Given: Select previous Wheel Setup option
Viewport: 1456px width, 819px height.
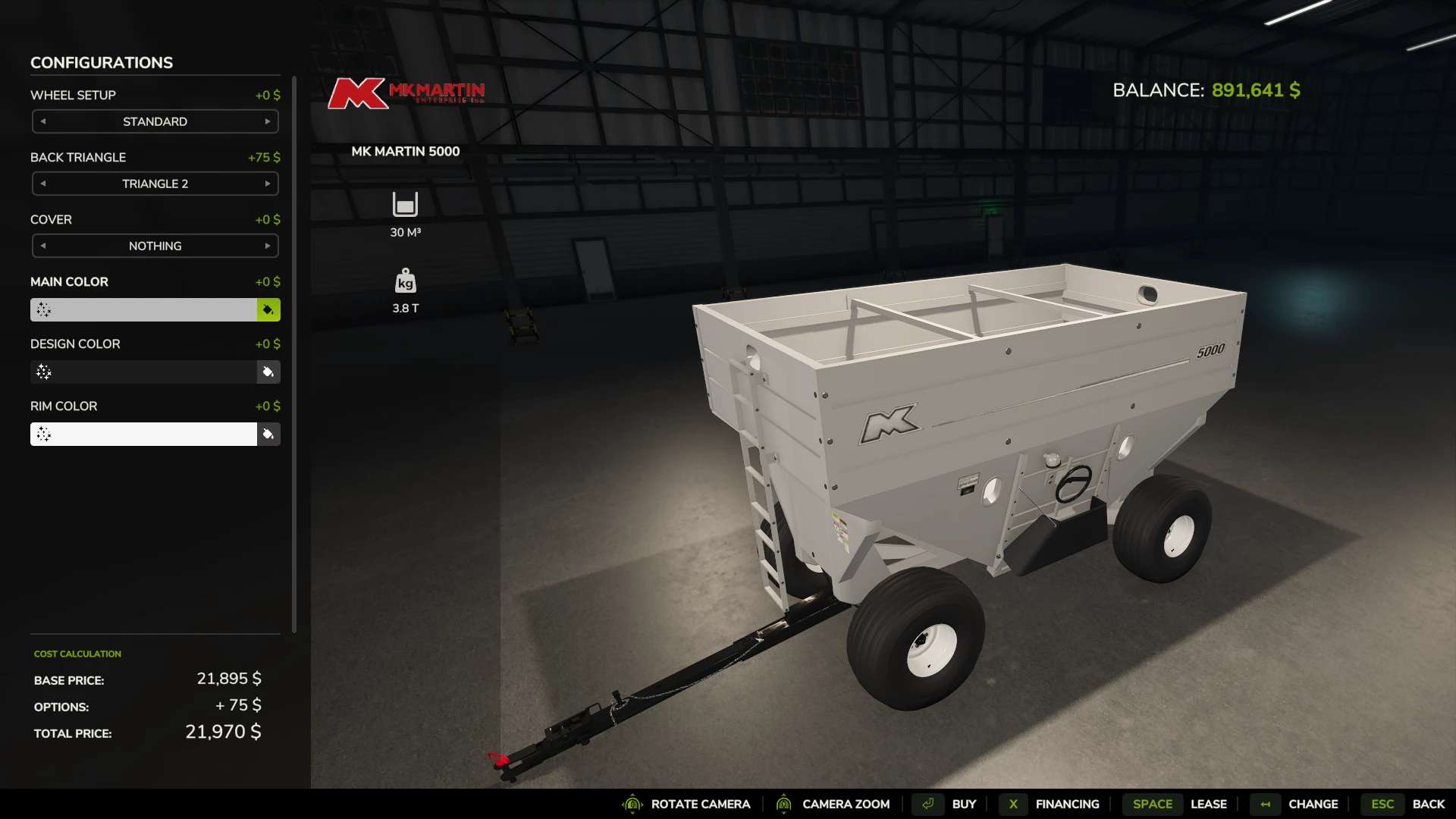Looking at the screenshot, I should tap(43, 121).
